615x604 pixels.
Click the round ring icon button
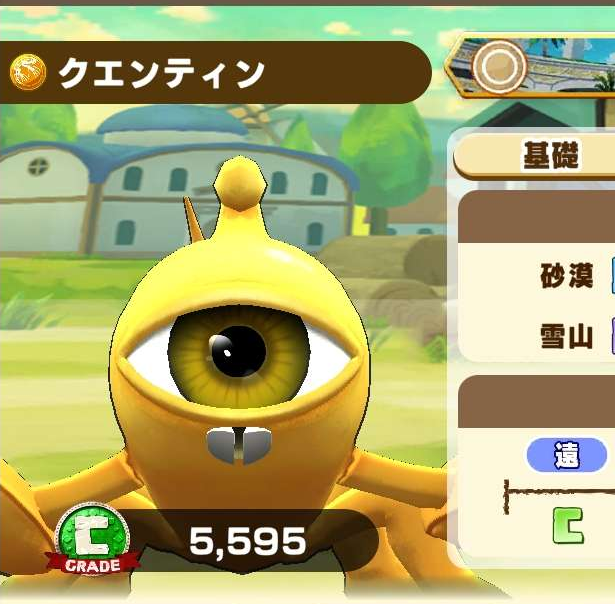tap(499, 67)
